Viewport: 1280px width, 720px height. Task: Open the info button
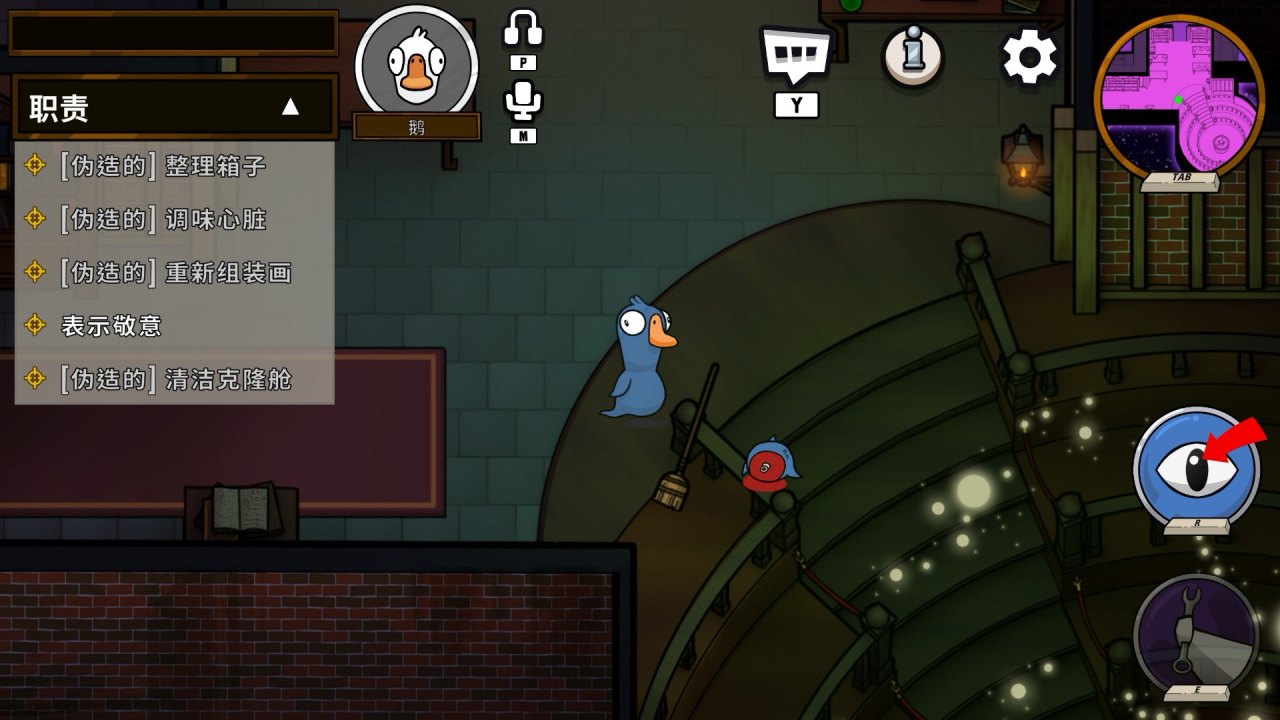[x=912, y=56]
